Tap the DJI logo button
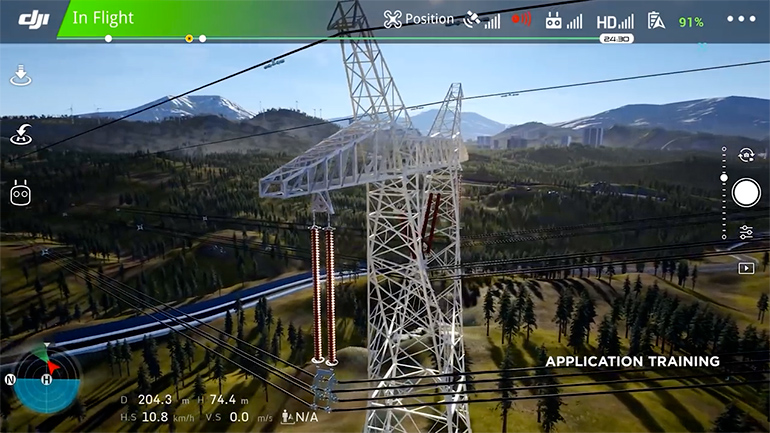 (34, 19)
